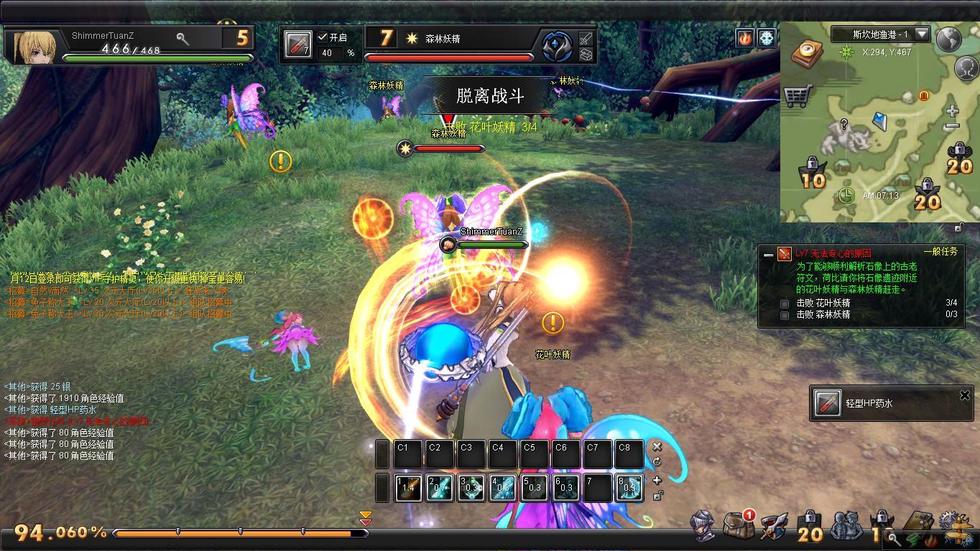Open the zone channel dropdown on minimap
This screenshot has height=551, width=980.
(922, 34)
